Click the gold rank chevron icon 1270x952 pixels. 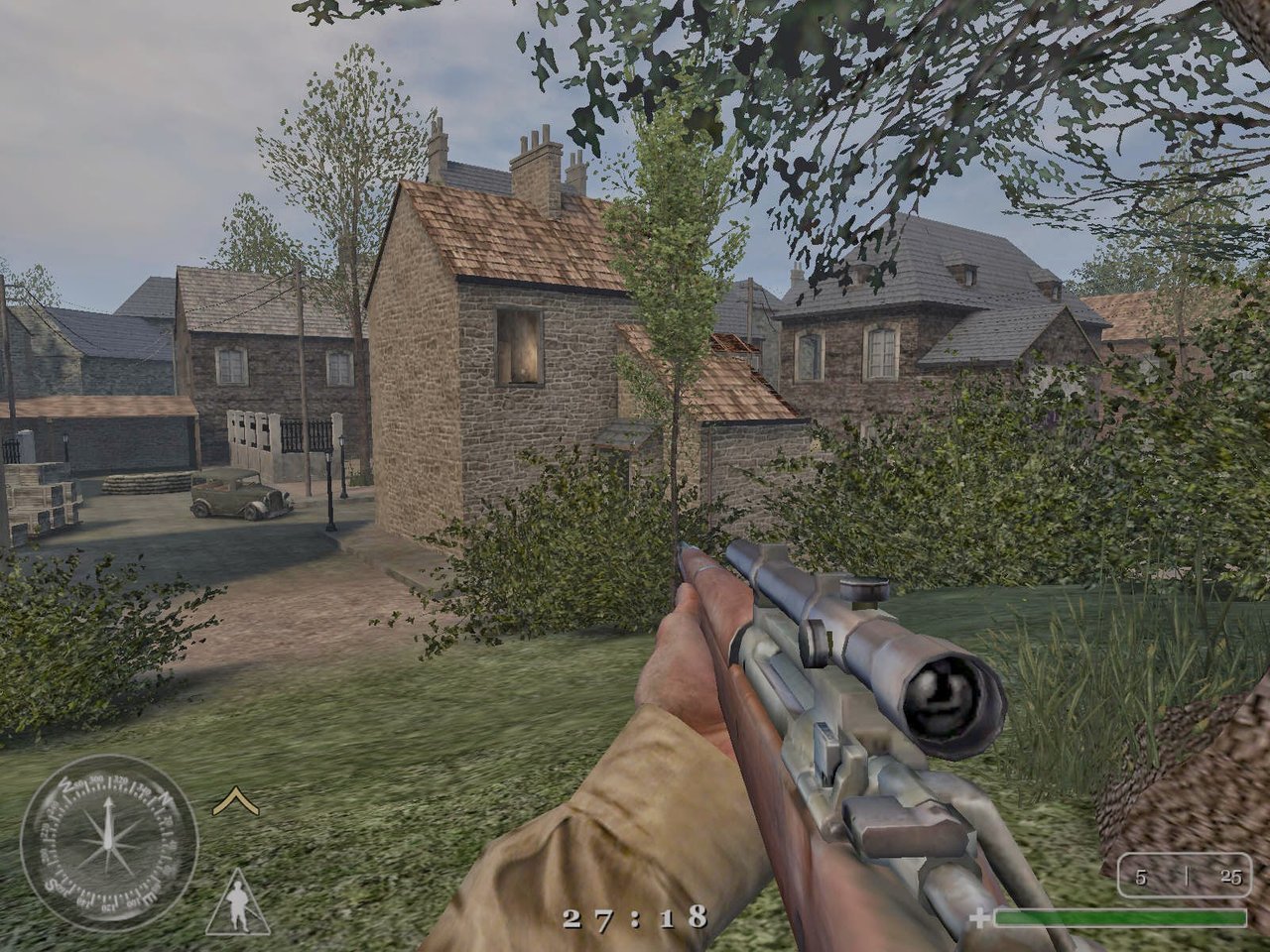[236, 801]
